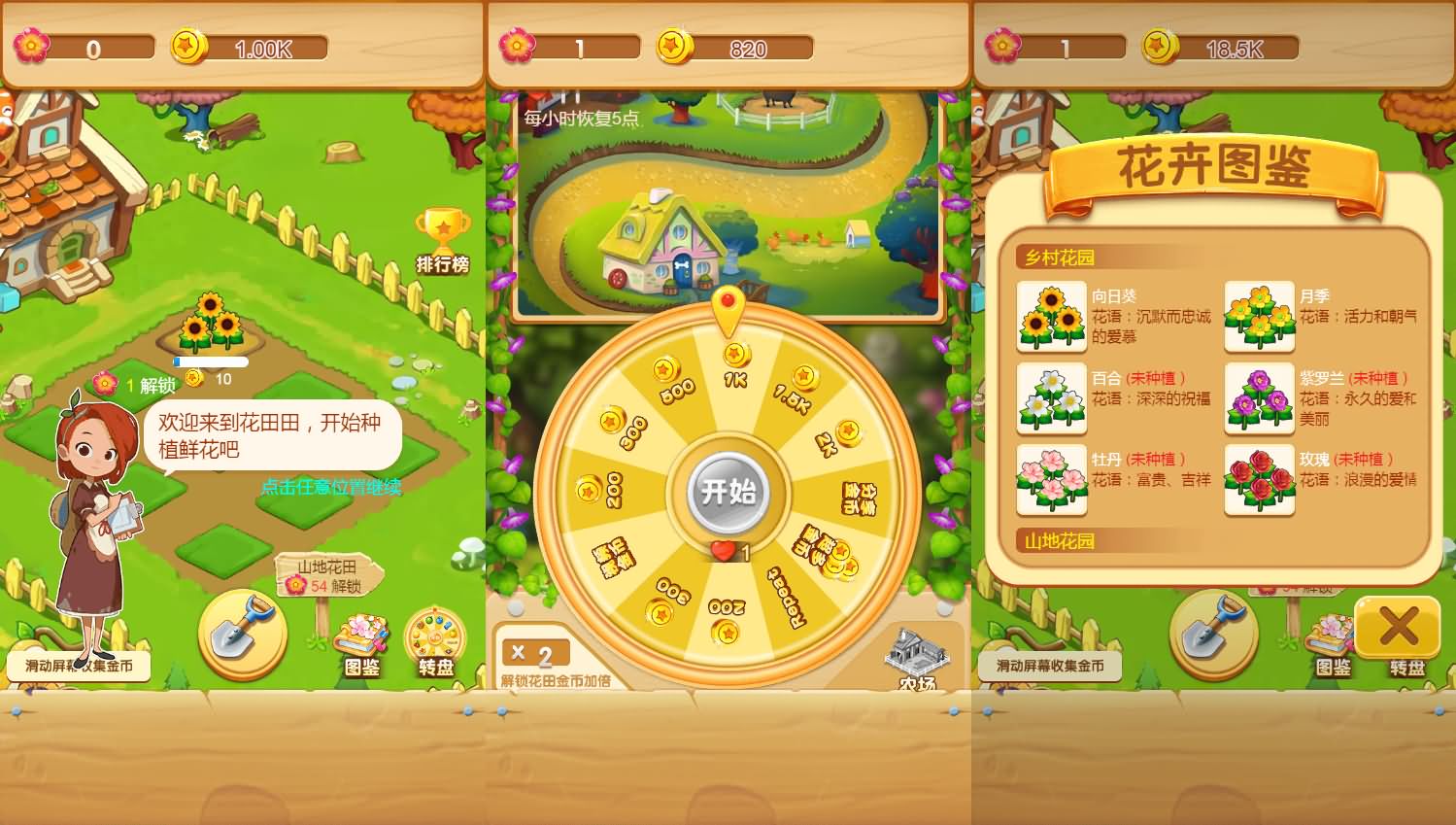Tap 点击任意位置继续 to continue dialog

[x=334, y=489]
